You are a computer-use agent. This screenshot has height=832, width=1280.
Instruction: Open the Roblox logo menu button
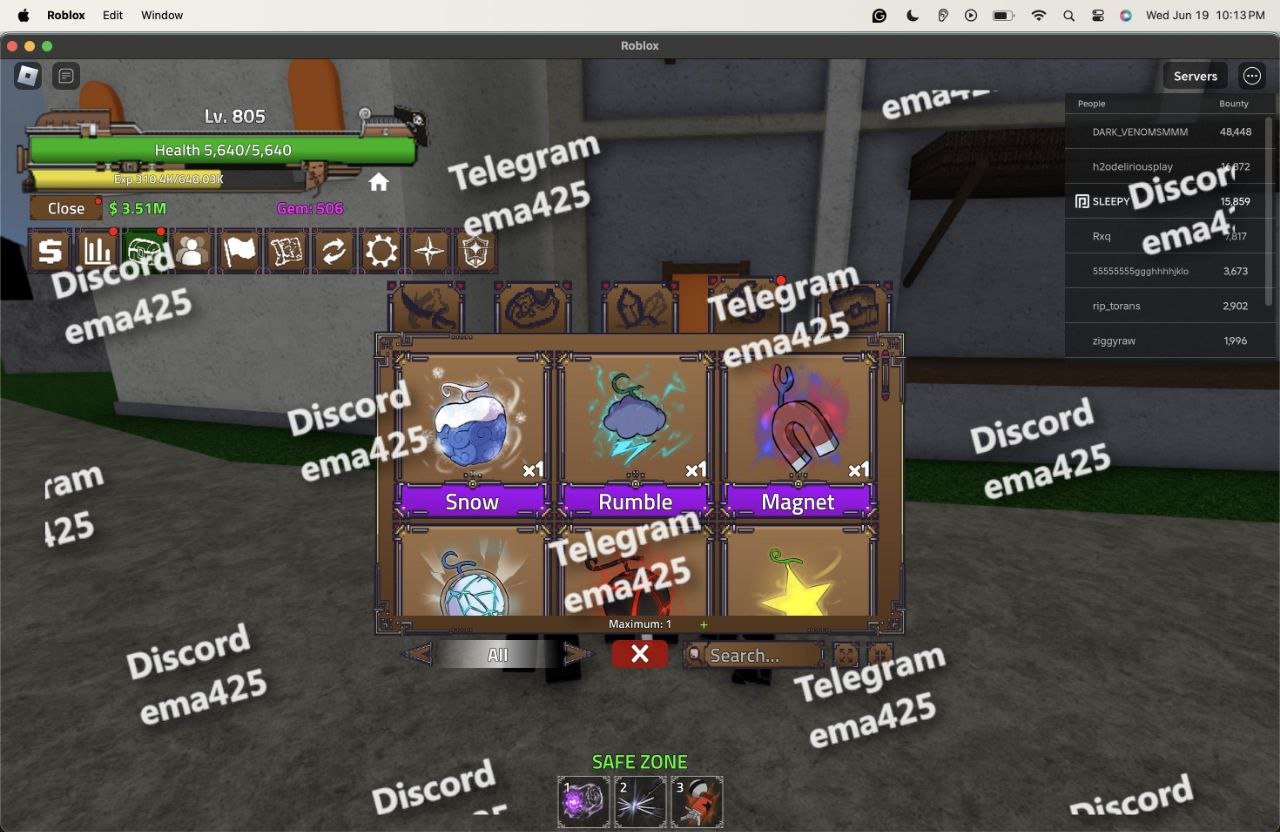pyautogui.click(x=28, y=75)
